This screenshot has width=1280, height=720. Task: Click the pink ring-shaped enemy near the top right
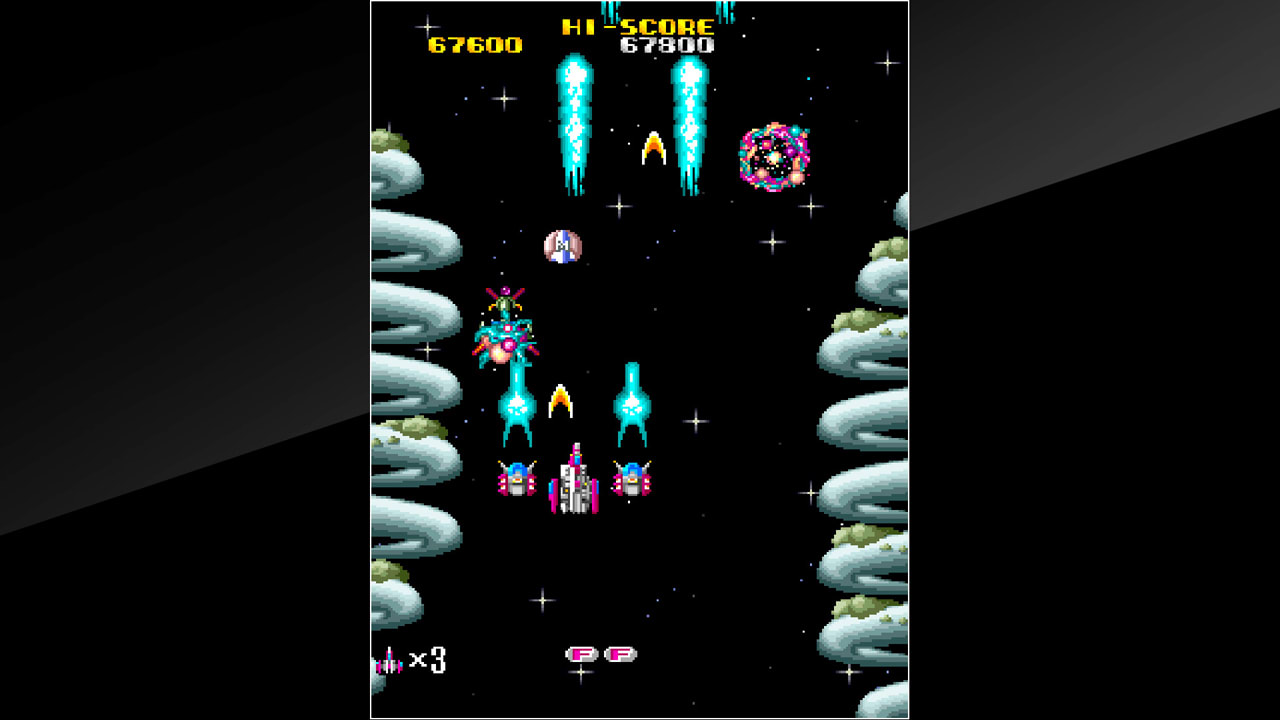click(775, 155)
